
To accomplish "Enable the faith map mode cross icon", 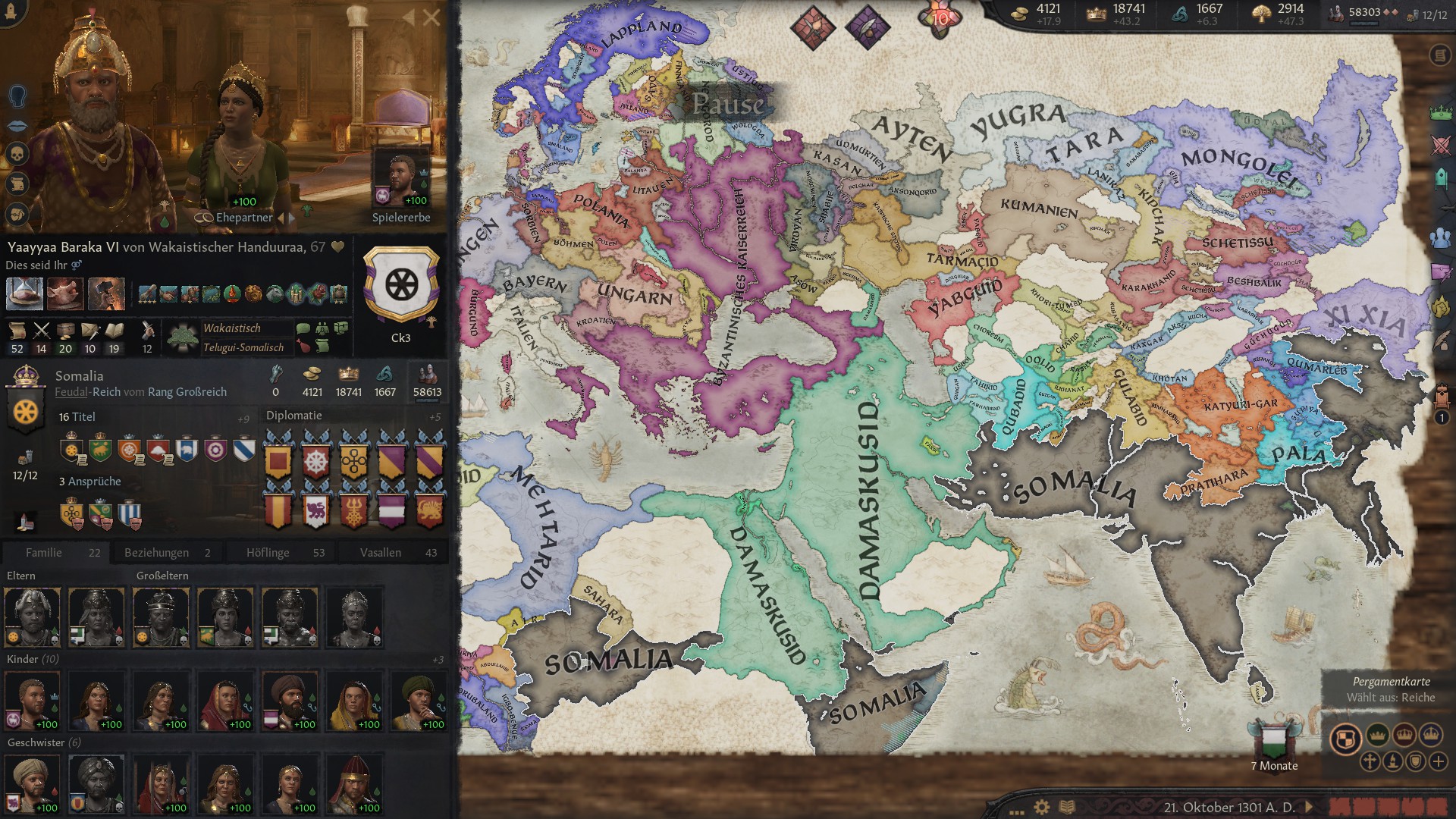I will [1370, 761].
